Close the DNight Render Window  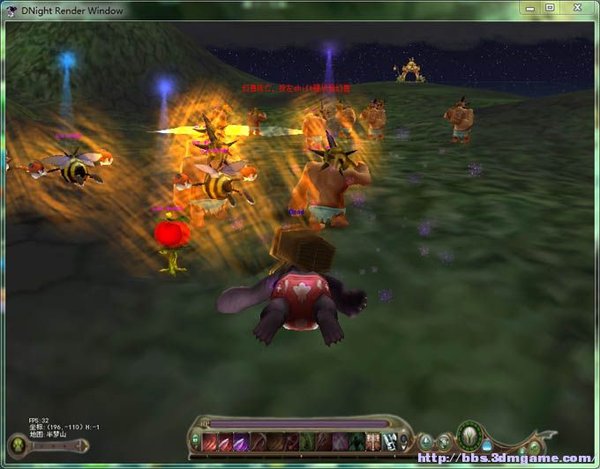point(575,7)
